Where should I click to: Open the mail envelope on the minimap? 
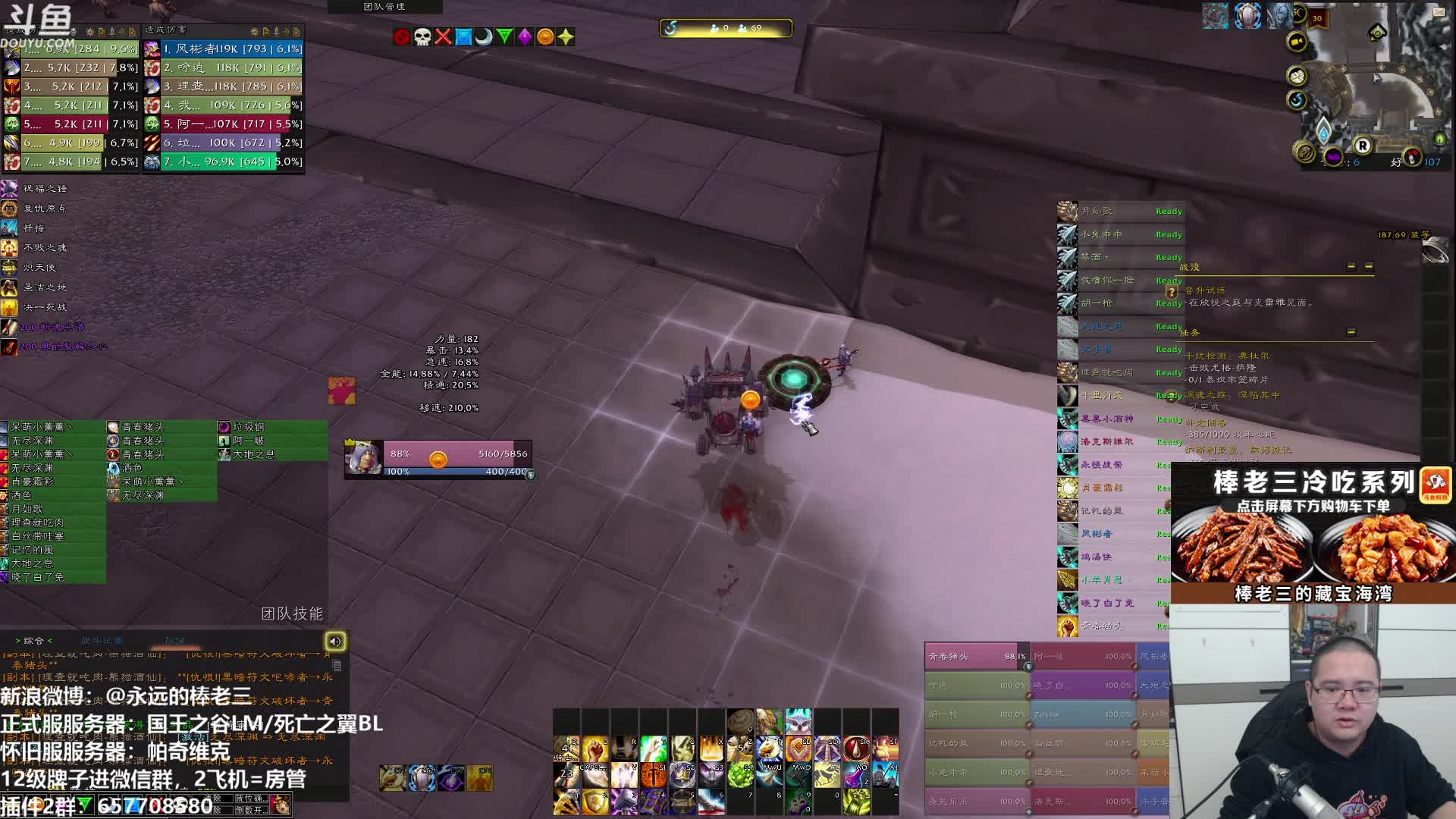[x=1439, y=11]
